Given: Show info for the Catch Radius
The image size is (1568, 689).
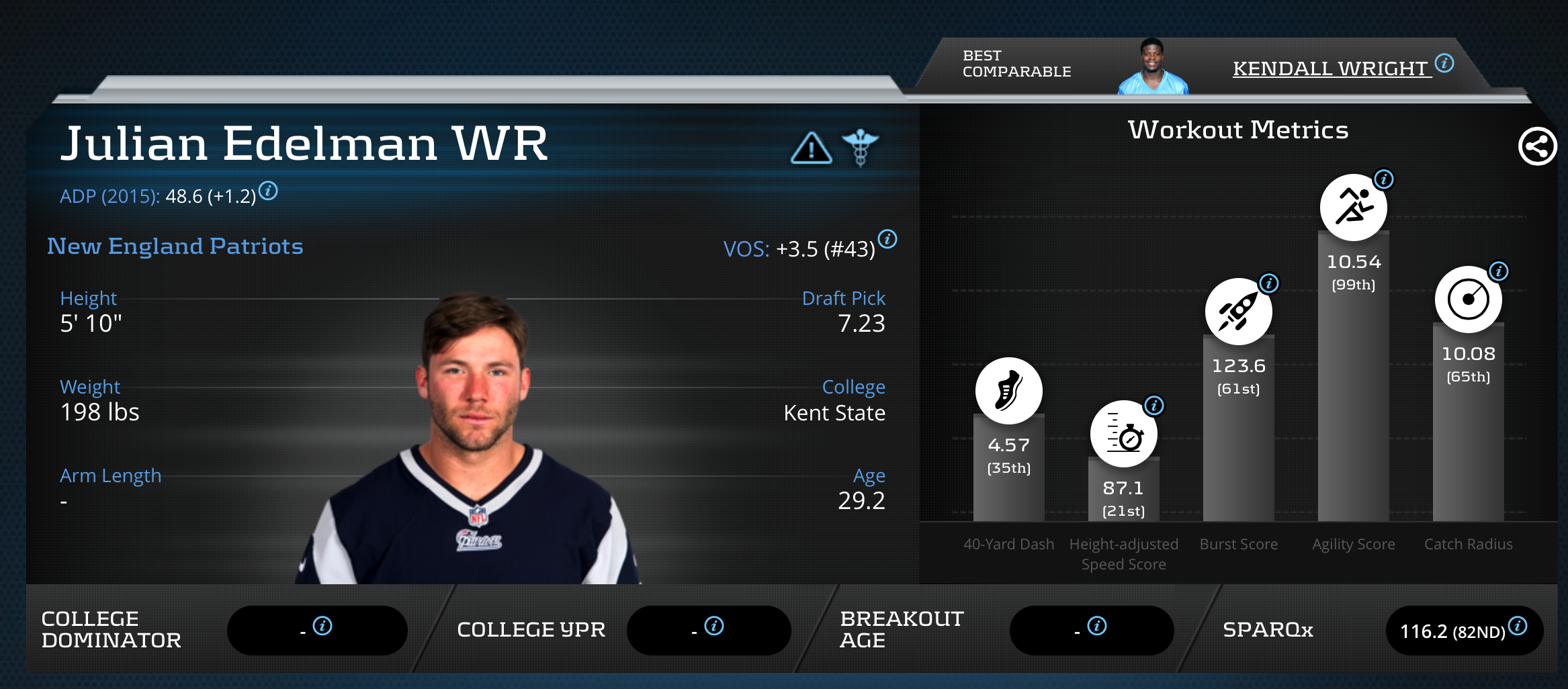Looking at the screenshot, I should coord(1499,271).
